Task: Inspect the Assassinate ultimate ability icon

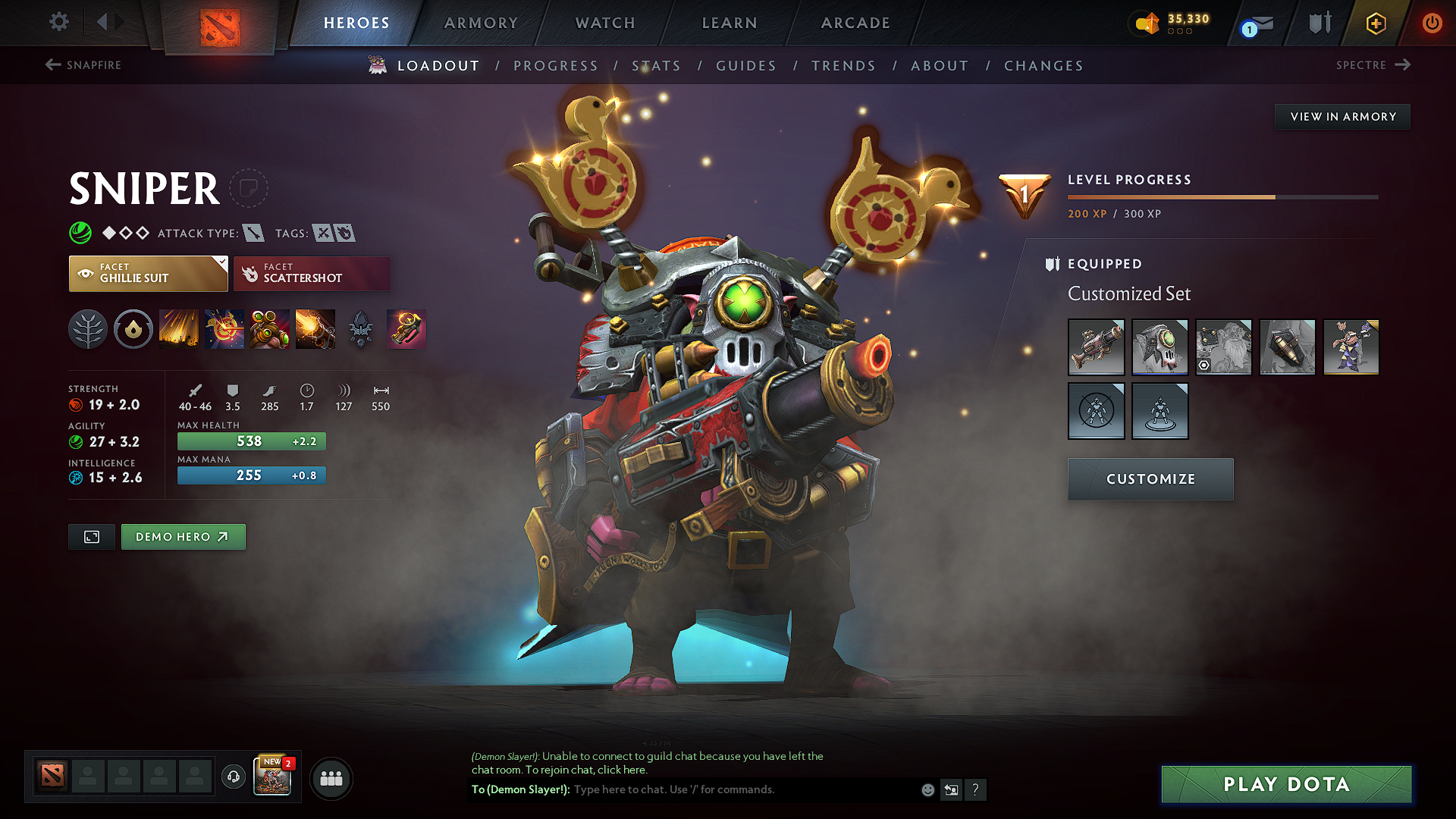Action: click(x=315, y=329)
